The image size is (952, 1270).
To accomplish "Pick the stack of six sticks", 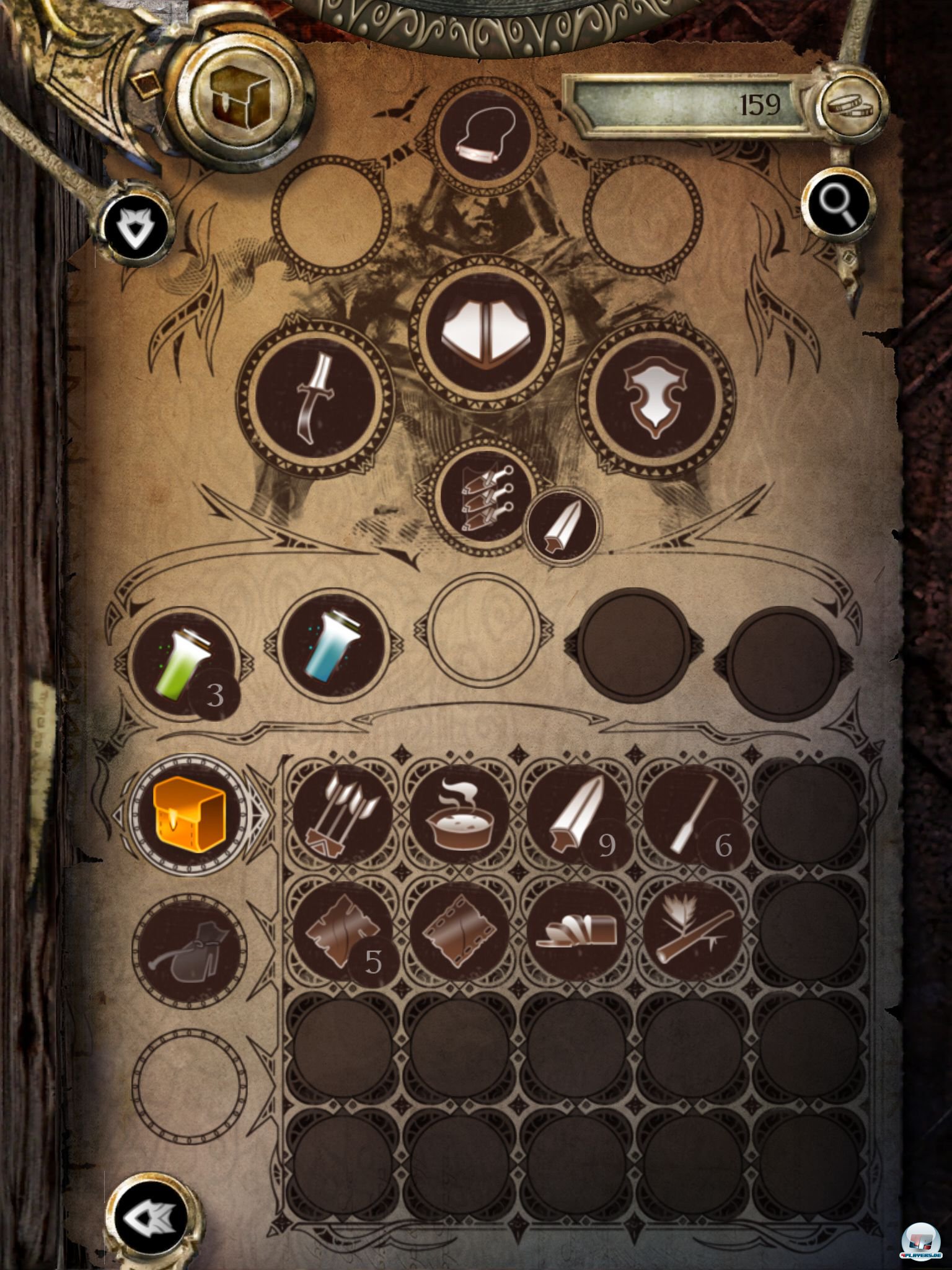I will tap(692, 814).
